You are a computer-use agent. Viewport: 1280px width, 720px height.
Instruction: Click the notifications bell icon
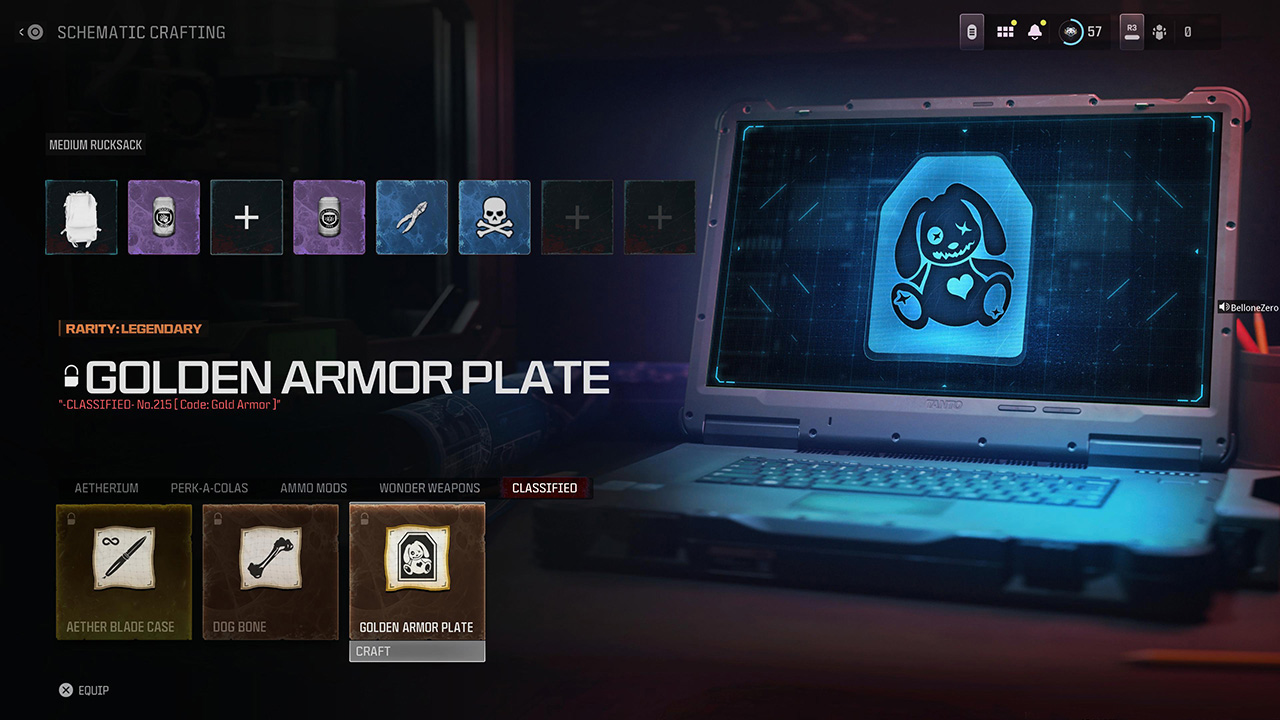(x=1034, y=31)
